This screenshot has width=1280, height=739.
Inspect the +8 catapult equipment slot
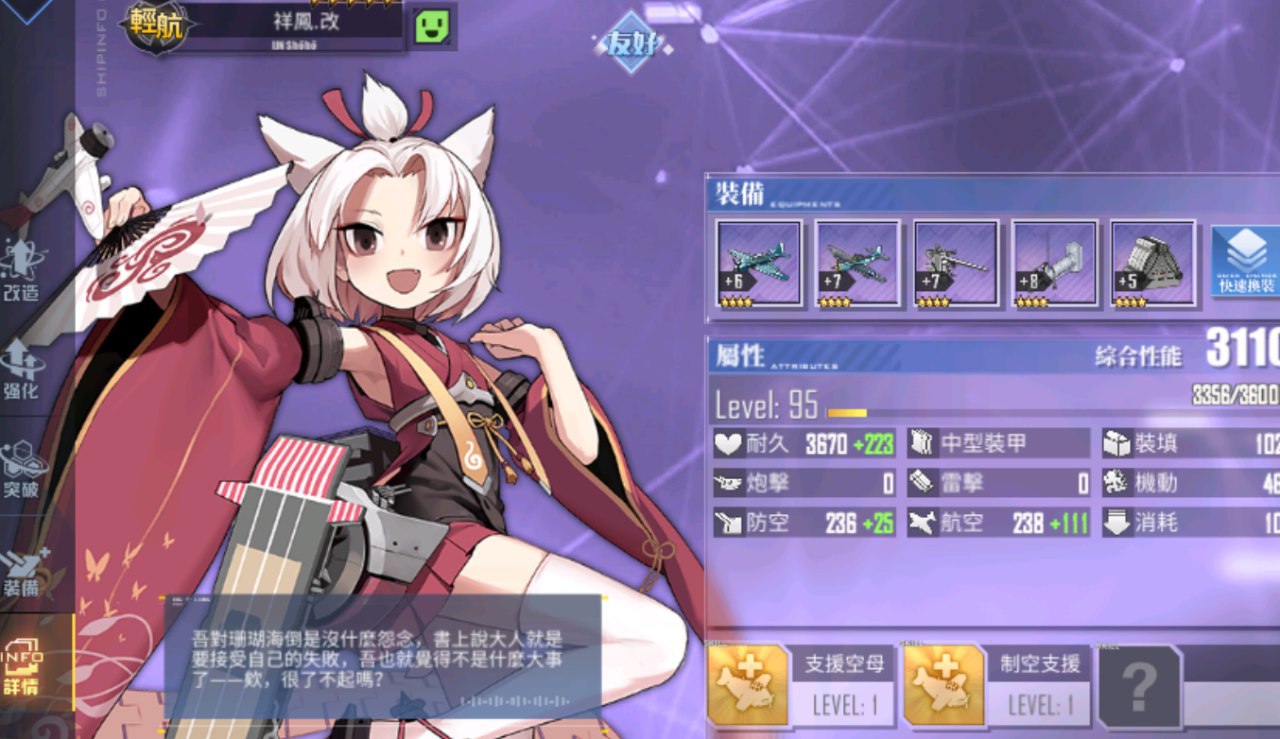pos(1054,263)
